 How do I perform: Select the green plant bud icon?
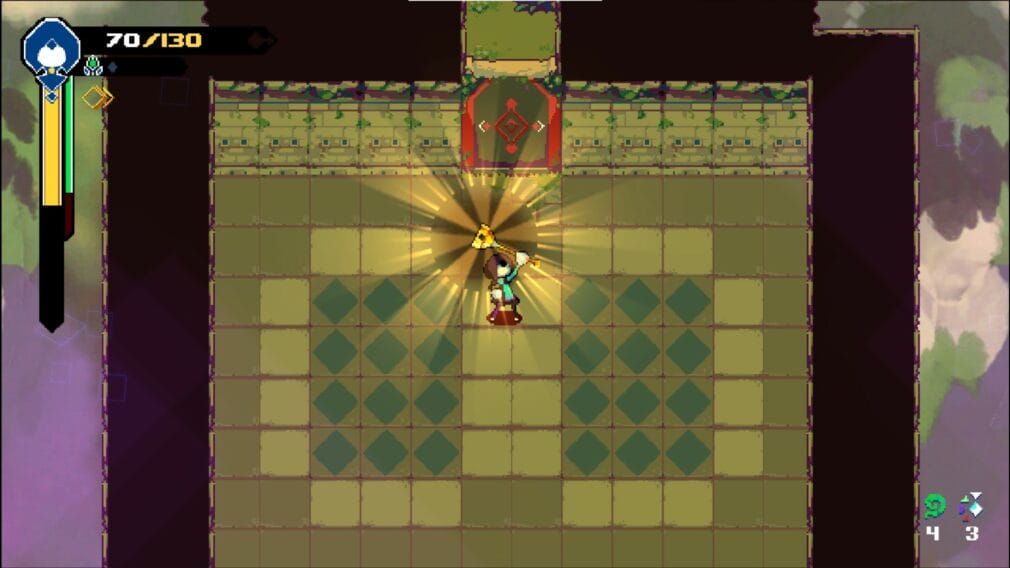pyautogui.click(x=94, y=67)
